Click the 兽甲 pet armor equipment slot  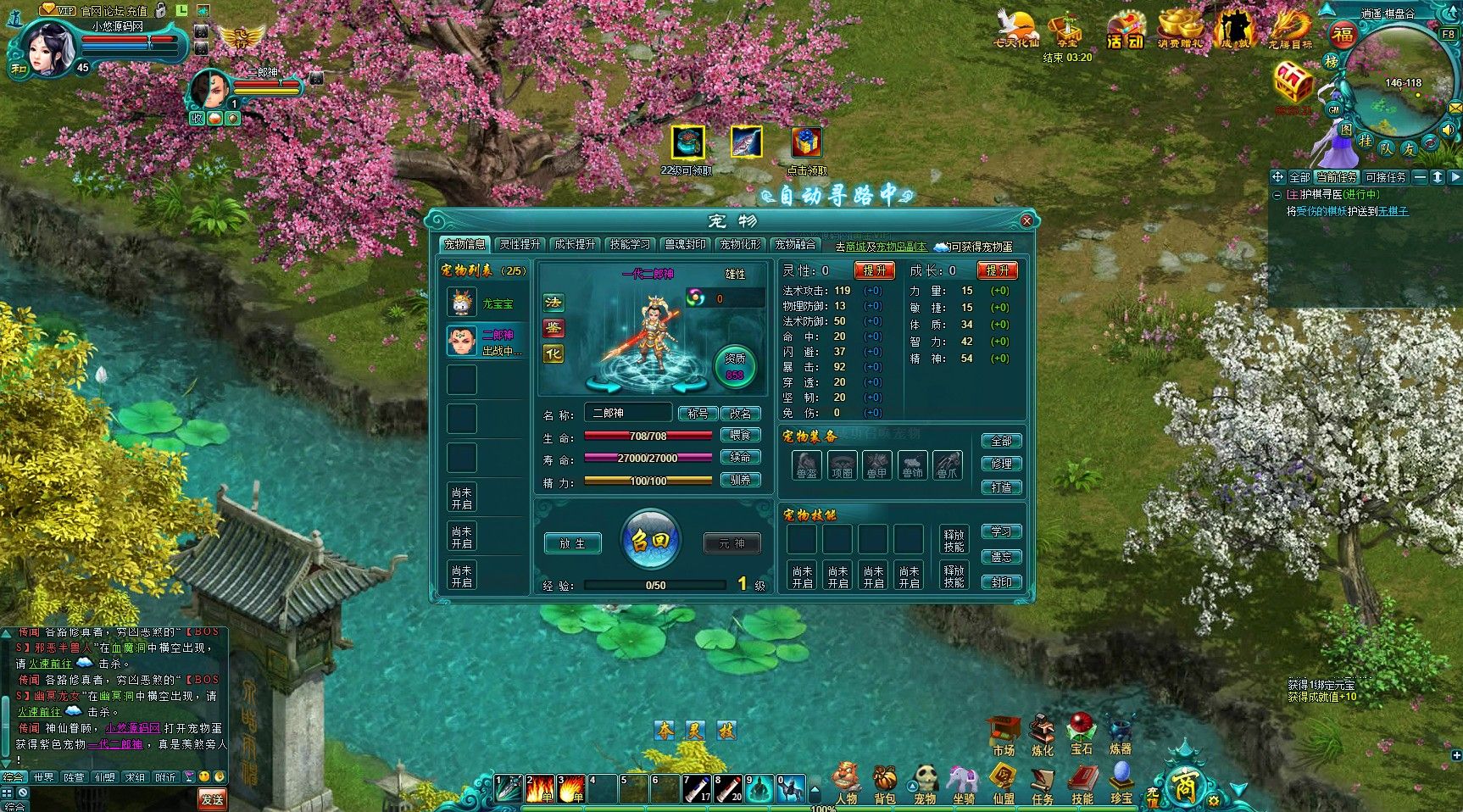(877, 464)
